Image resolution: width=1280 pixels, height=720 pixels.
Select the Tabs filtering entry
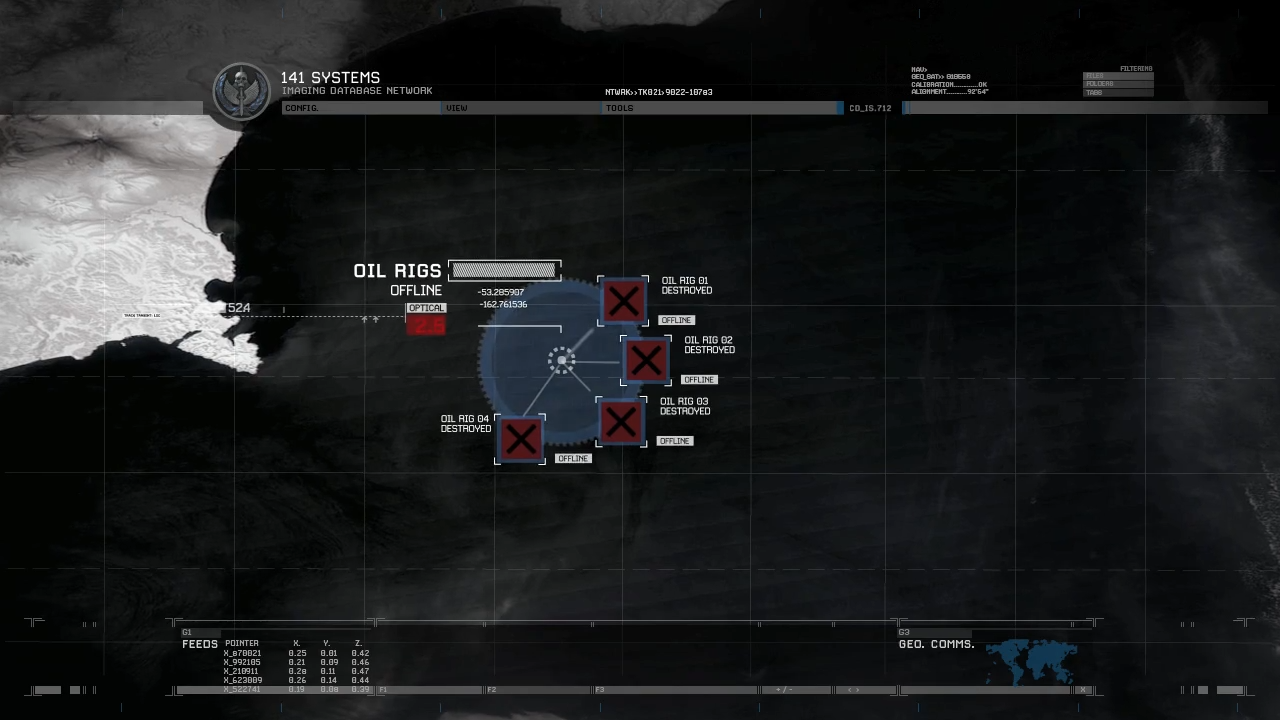1118,93
